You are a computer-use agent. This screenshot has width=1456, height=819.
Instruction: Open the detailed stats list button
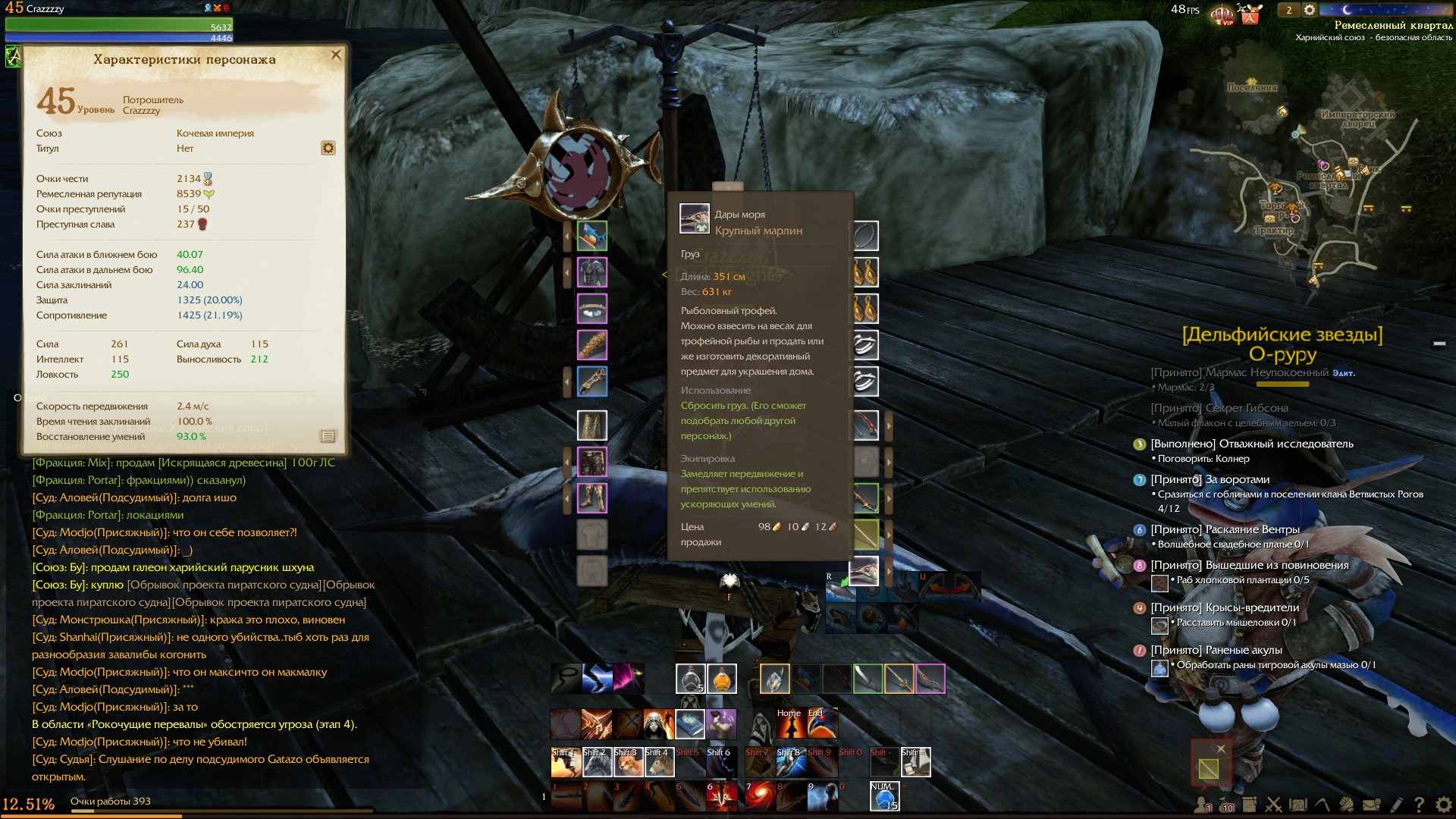point(328,436)
